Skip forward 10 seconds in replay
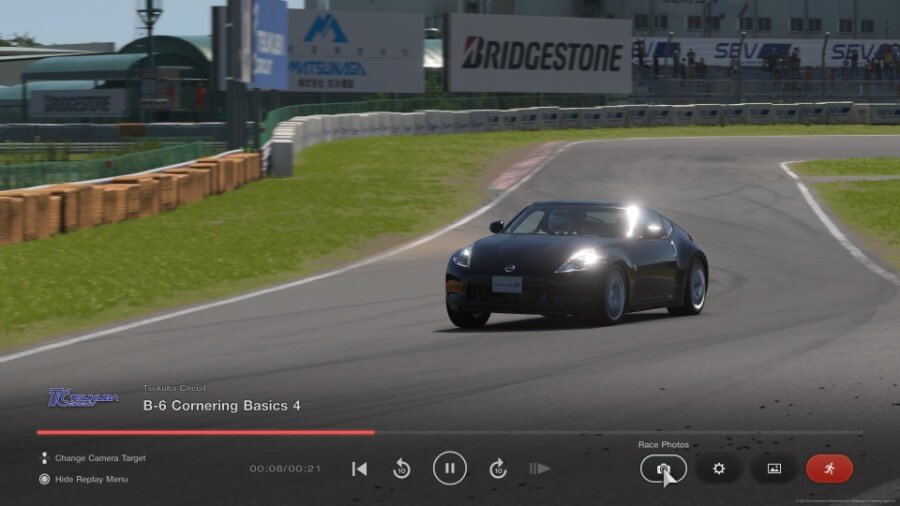Screen dimensions: 900x506 tap(498, 468)
